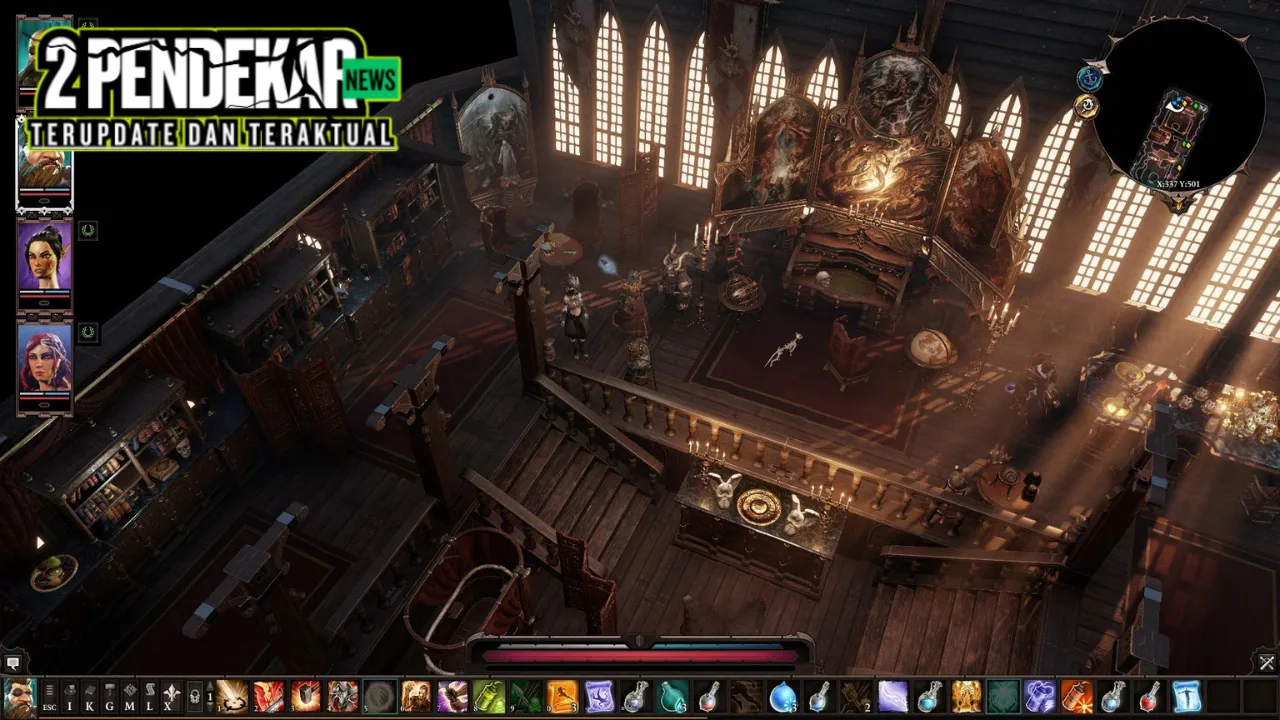Toggle the white flag icon above the hotbar

point(12,664)
